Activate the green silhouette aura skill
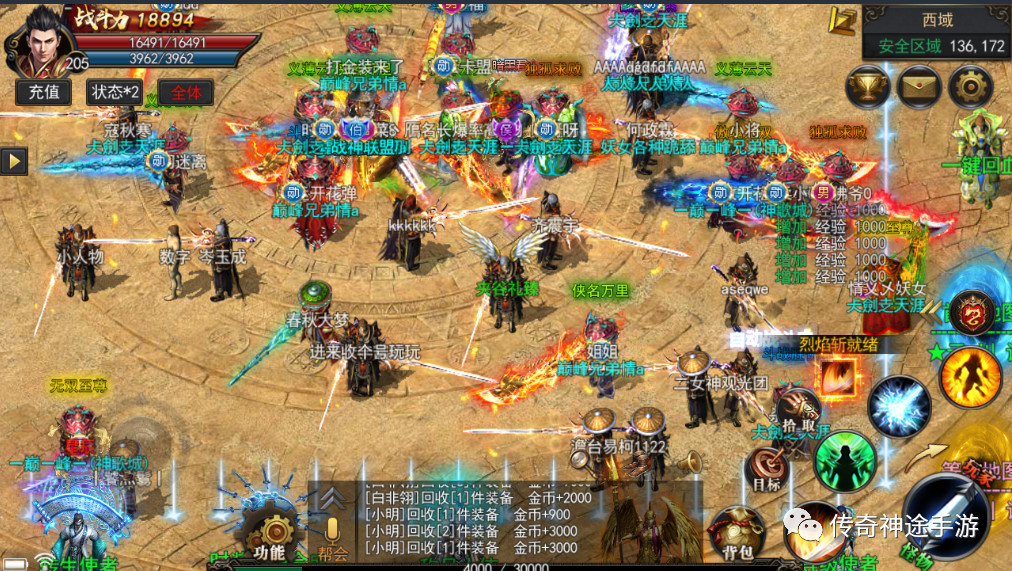 coord(844,461)
